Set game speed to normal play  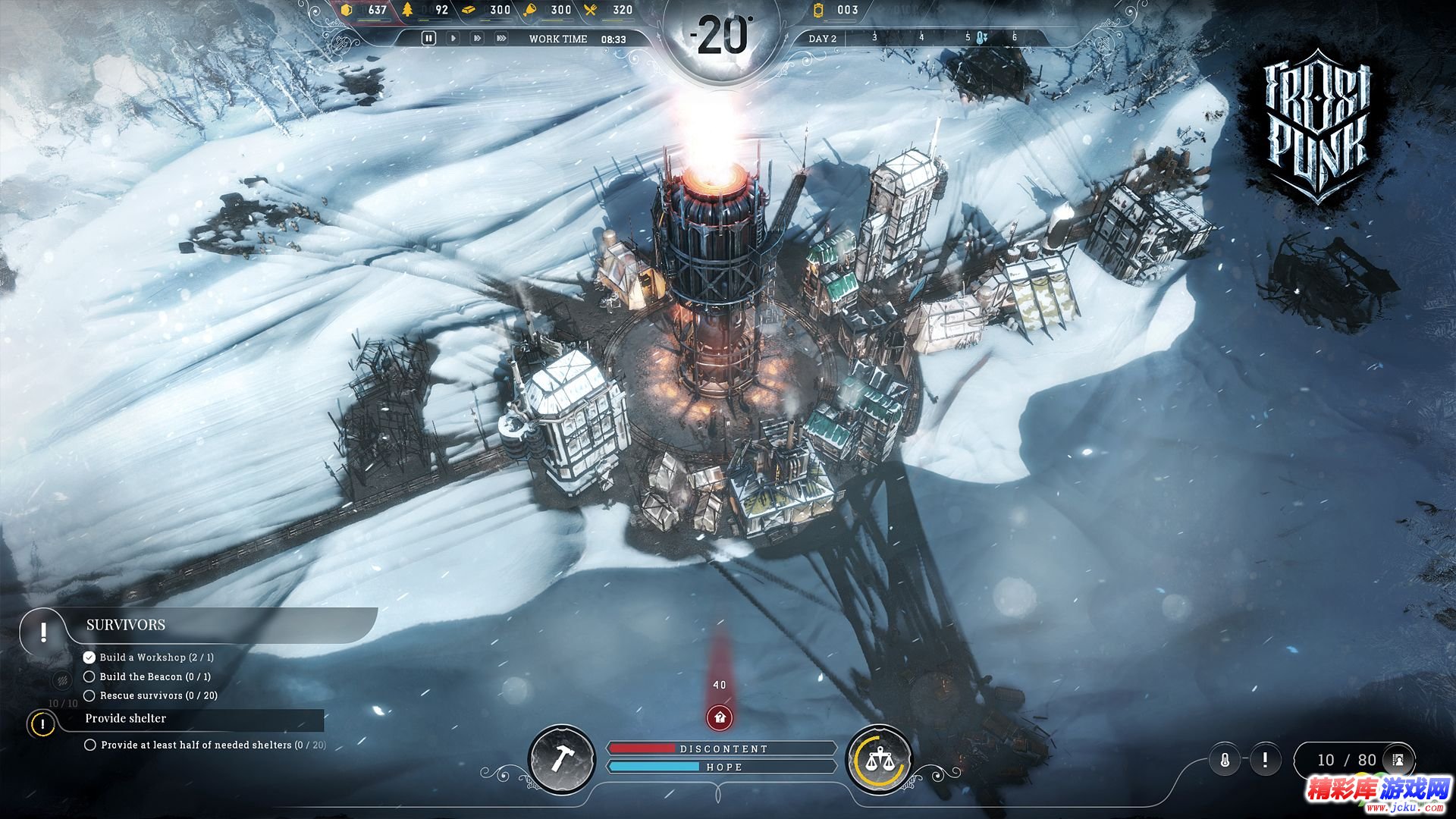[453, 38]
